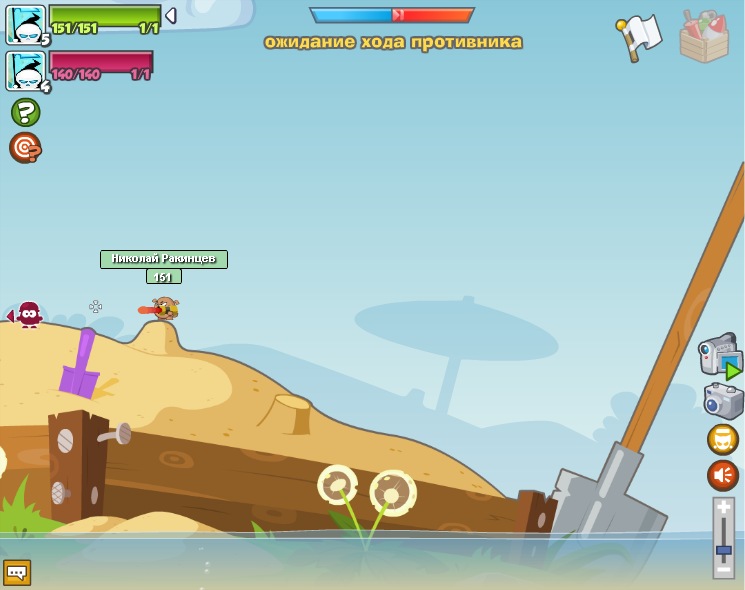
Task: Take a screenshot with the camera icon
Action: coord(723,401)
